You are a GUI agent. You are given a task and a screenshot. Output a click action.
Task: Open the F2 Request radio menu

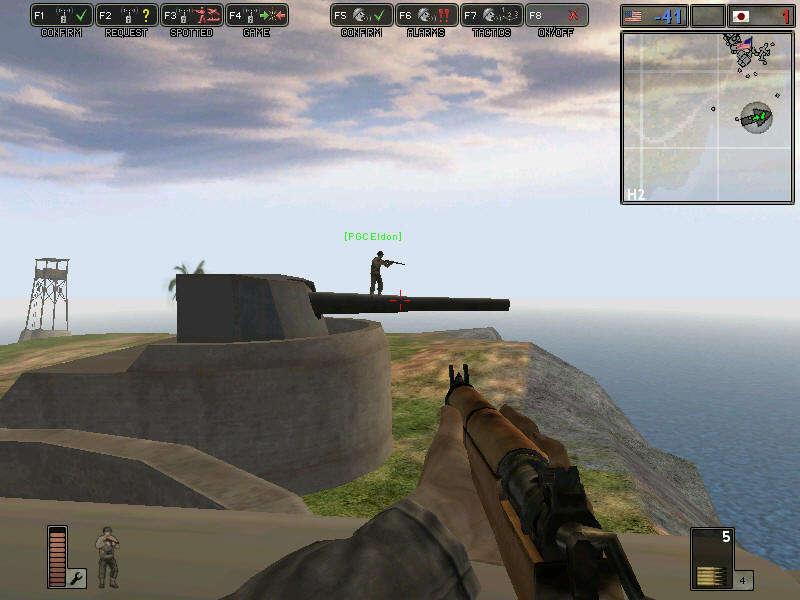(127, 16)
